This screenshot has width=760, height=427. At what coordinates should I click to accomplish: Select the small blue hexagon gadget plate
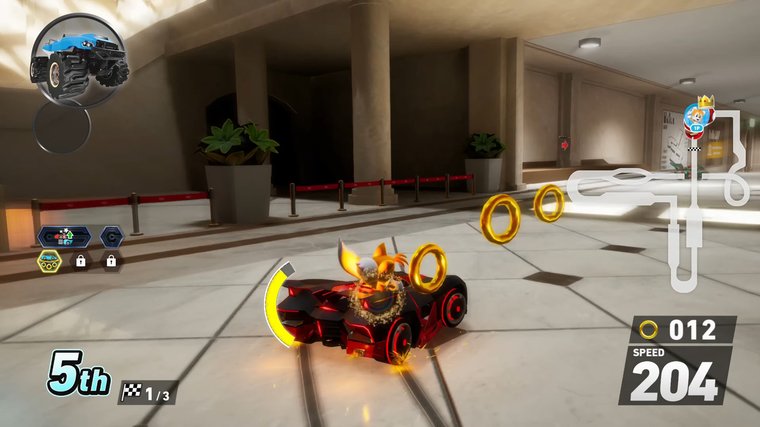click(111, 238)
